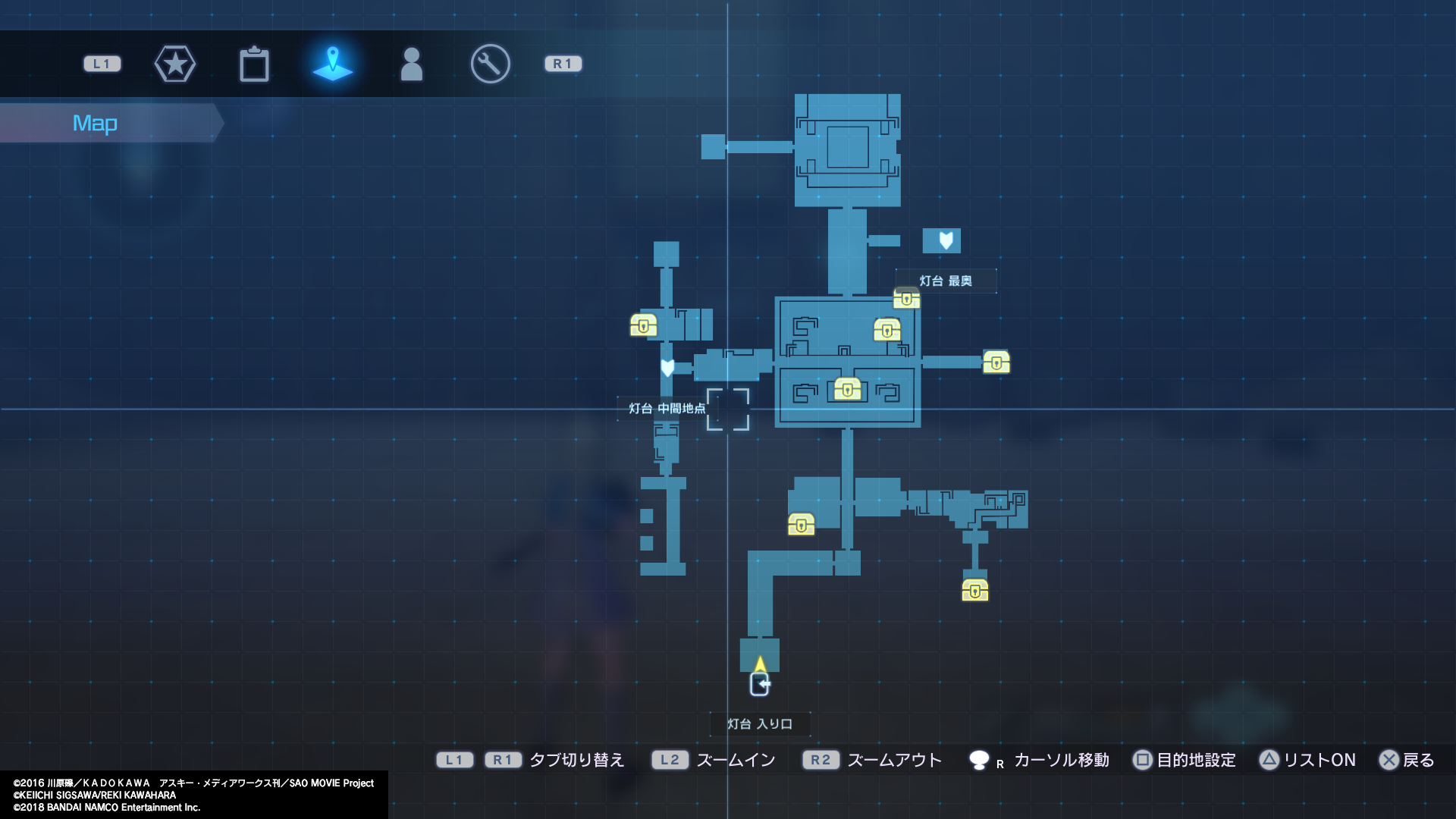Image resolution: width=1456 pixels, height=819 pixels.
Task: Switch to the Map tab header
Action: pos(95,122)
